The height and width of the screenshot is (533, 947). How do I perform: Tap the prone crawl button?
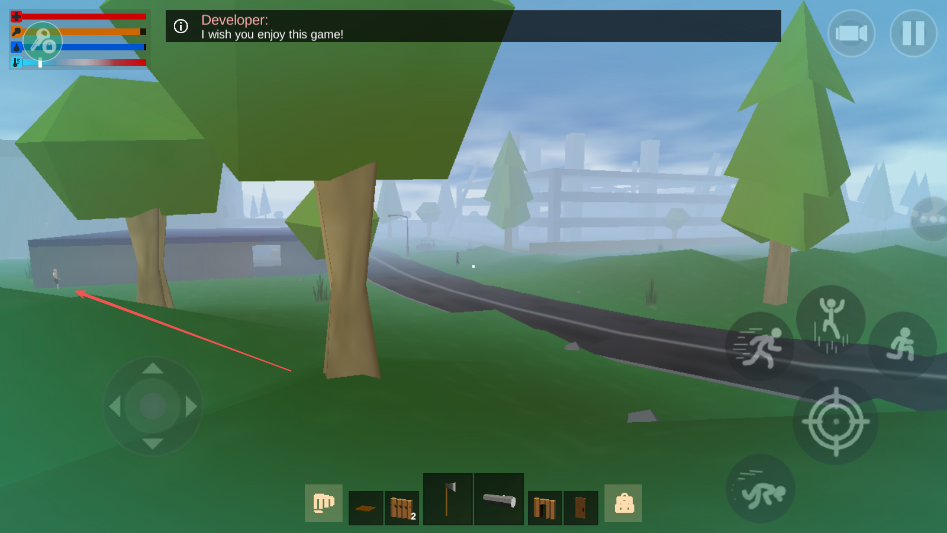760,488
